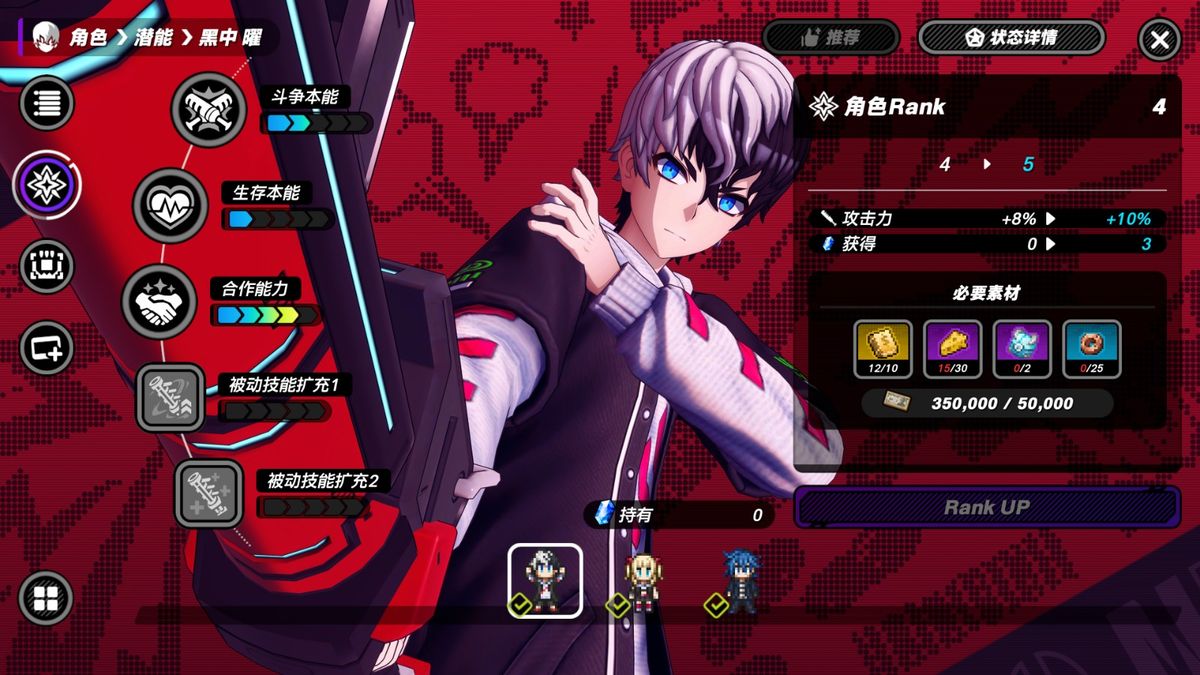This screenshot has height=675, width=1200.
Task: Switch to the list lines side tab
Action: pyautogui.click(x=46, y=103)
